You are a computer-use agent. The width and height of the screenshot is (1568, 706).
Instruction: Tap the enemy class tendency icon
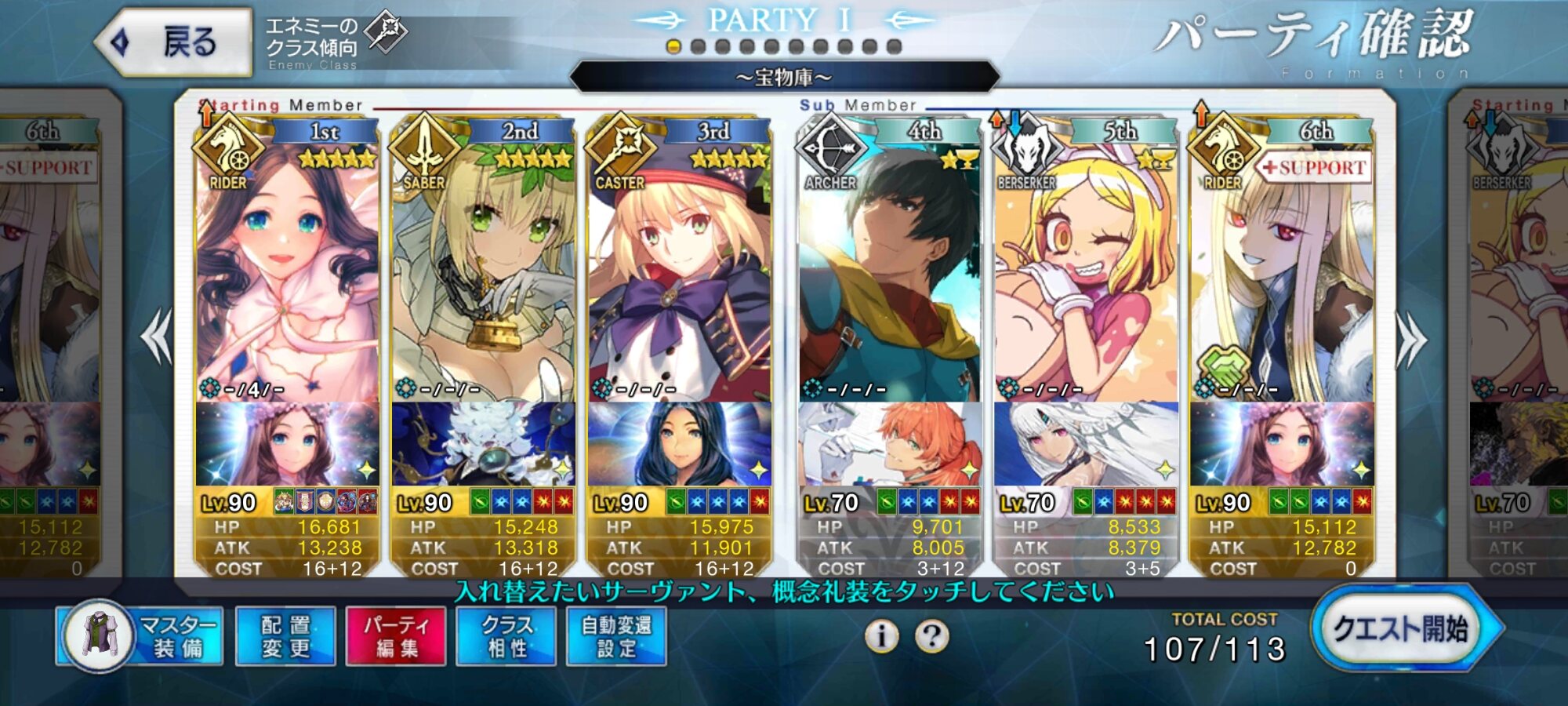pyautogui.click(x=387, y=31)
